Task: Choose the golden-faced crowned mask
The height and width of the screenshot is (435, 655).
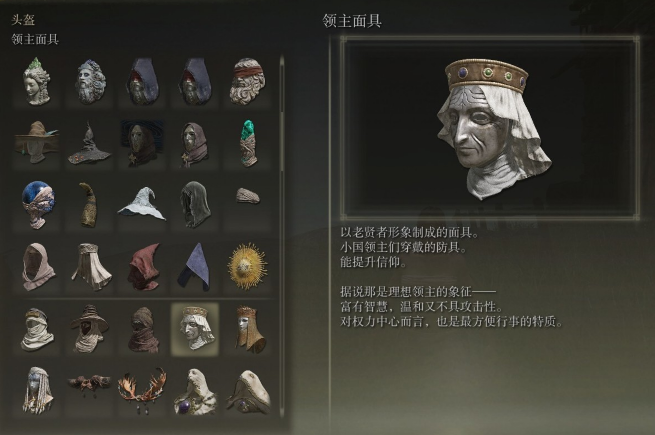Action: (x=246, y=328)
